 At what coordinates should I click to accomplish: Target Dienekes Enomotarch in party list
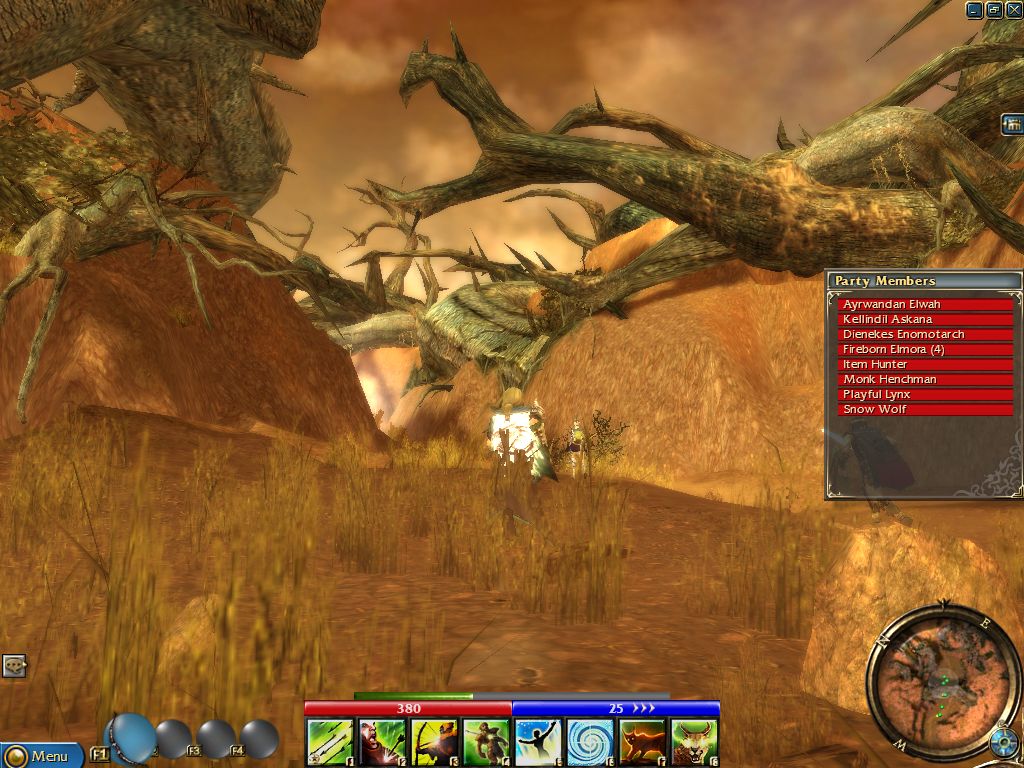(925, 334)
